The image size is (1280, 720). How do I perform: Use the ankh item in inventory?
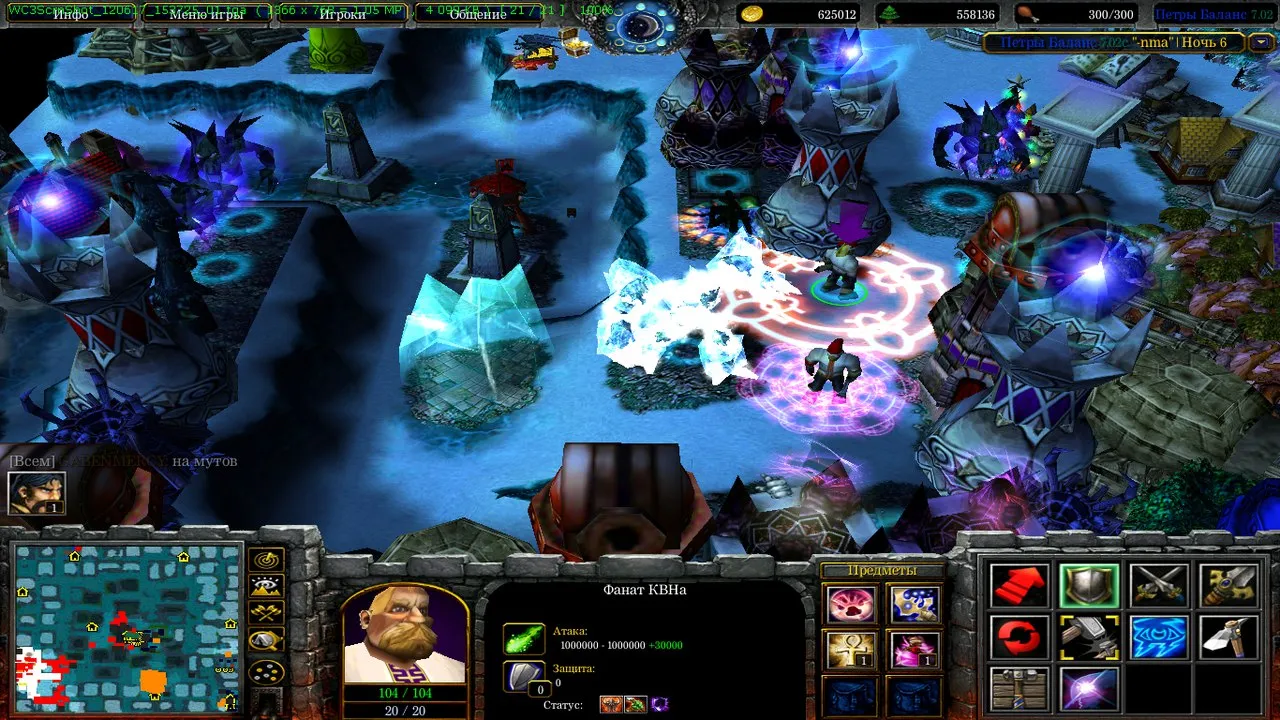(x=852, y=650)
